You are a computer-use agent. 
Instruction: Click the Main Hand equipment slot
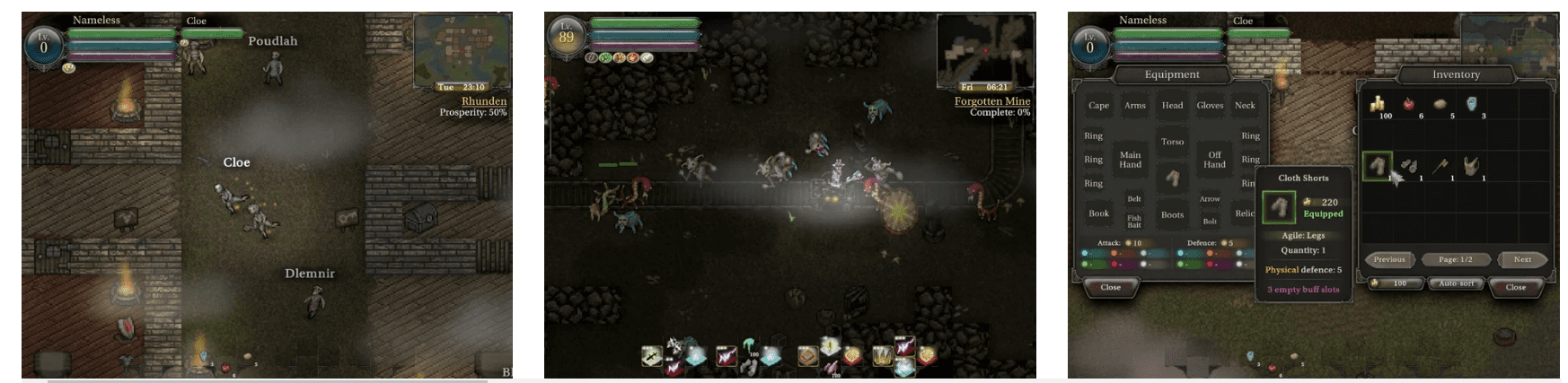(x=1130, y=160)
